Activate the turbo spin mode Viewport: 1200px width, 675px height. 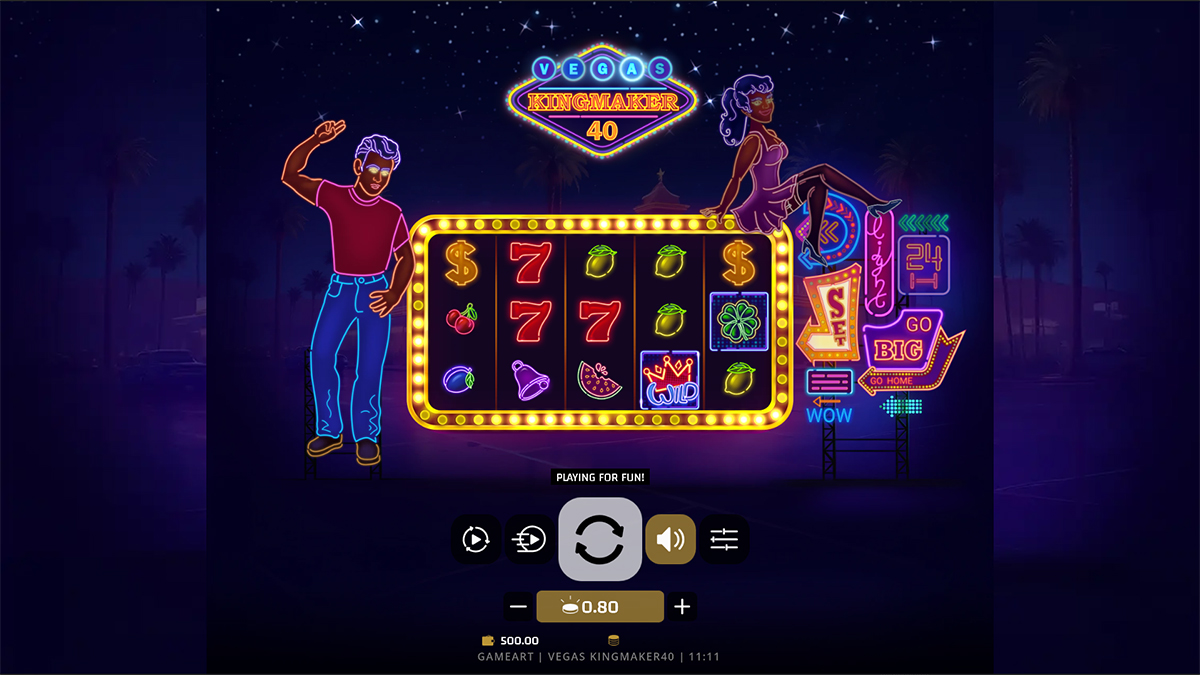[x=531, y=540]
